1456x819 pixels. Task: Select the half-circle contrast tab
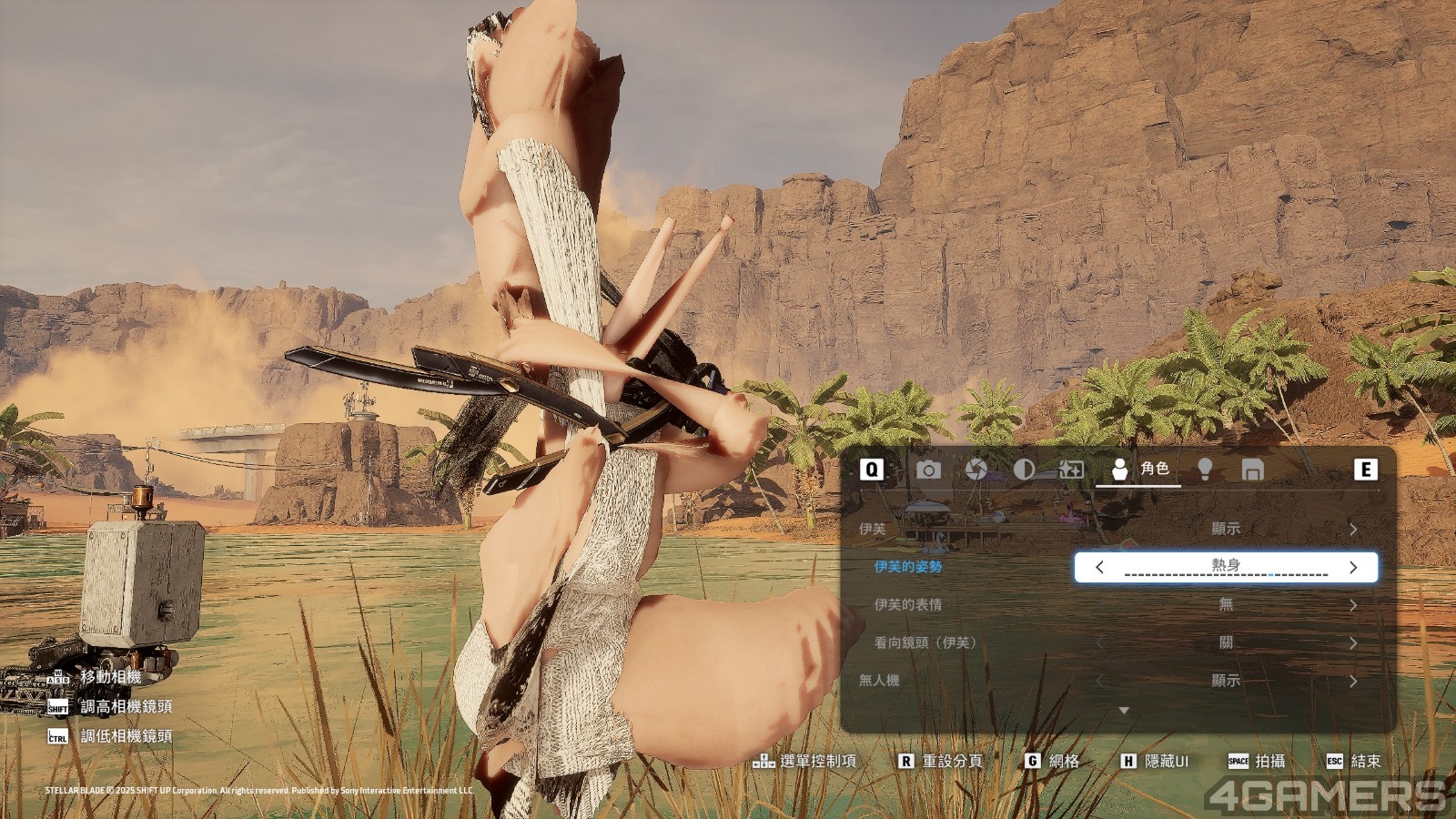click(1024, 470)
